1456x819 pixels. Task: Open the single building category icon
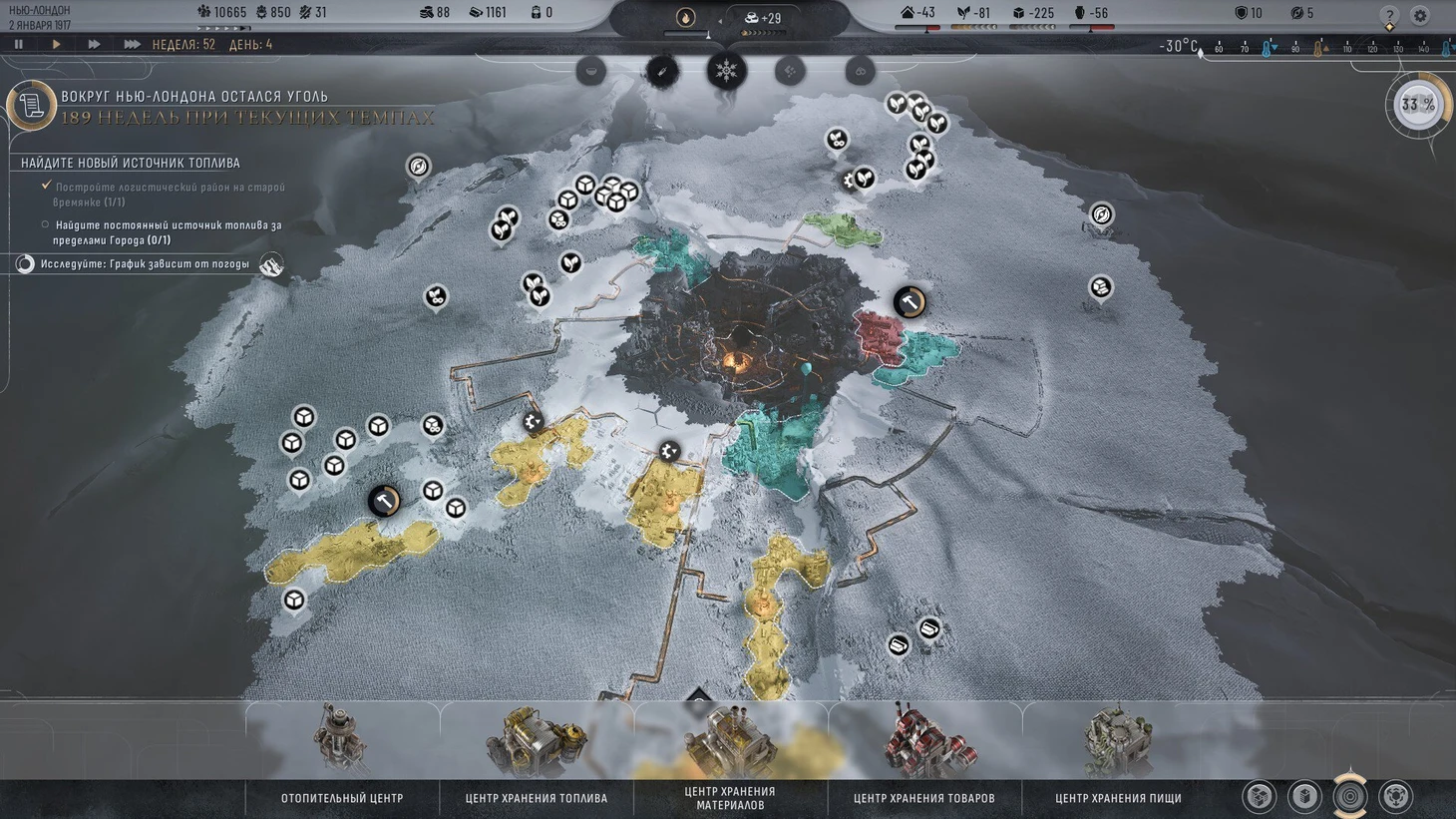click(1304, 796)
